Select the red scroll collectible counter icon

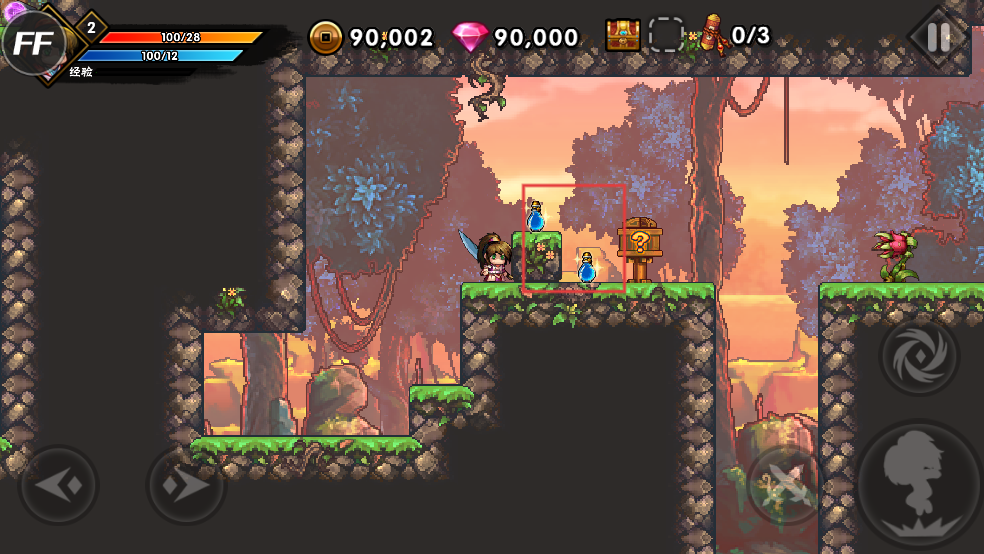(x=714, y=35)
